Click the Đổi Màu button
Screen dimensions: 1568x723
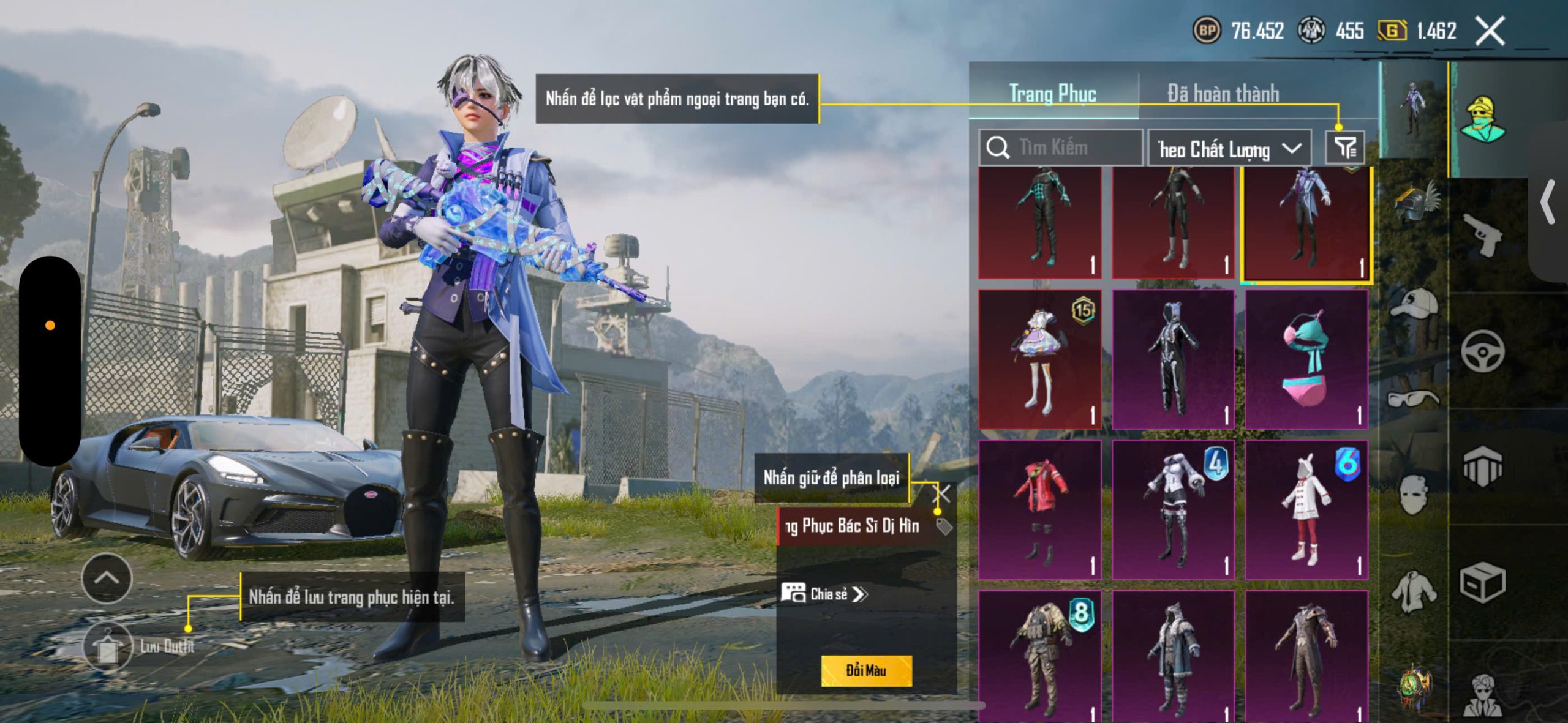[x=866, y=670]
